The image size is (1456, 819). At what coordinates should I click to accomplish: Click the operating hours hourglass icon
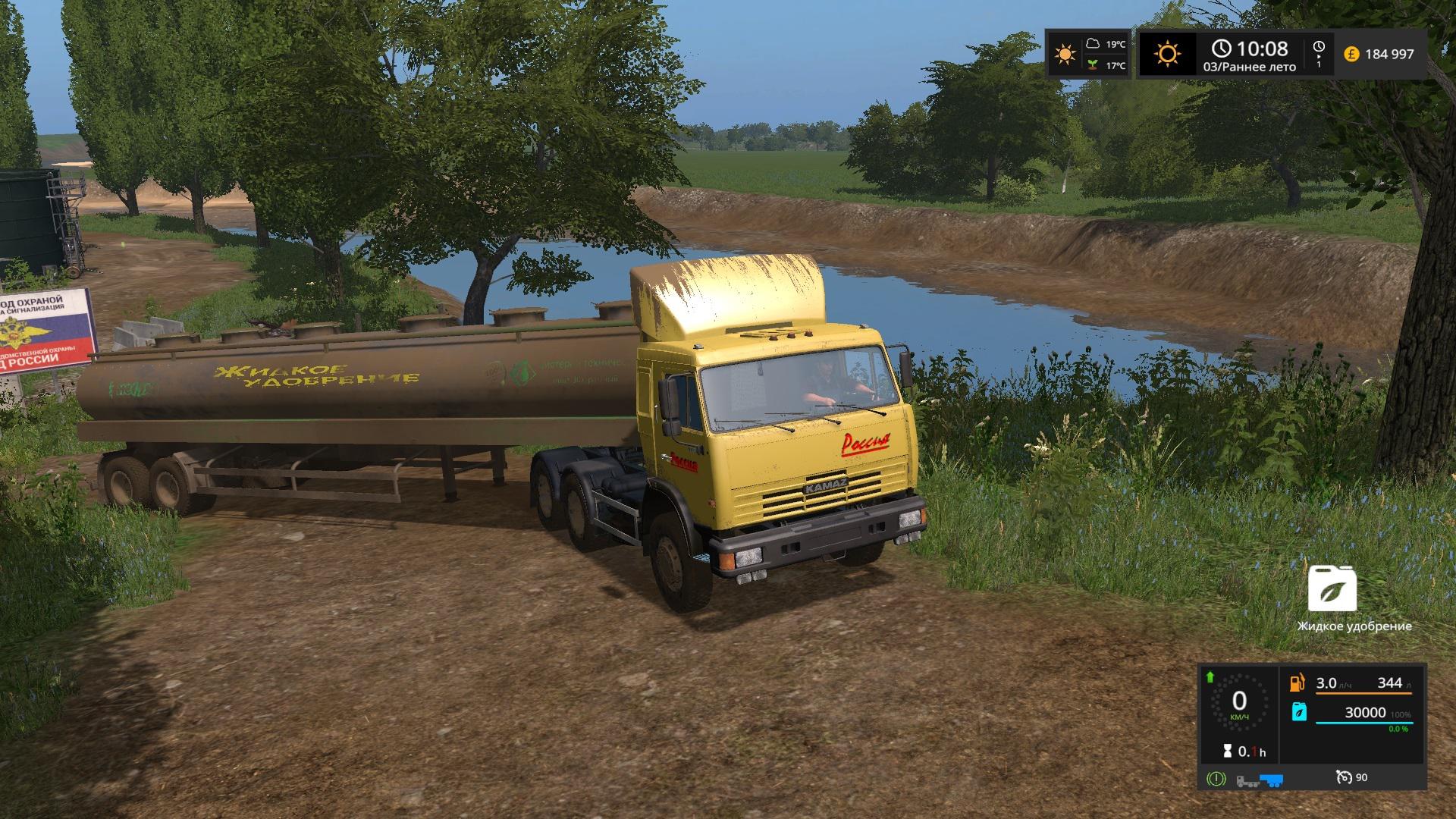[1227, 752]
